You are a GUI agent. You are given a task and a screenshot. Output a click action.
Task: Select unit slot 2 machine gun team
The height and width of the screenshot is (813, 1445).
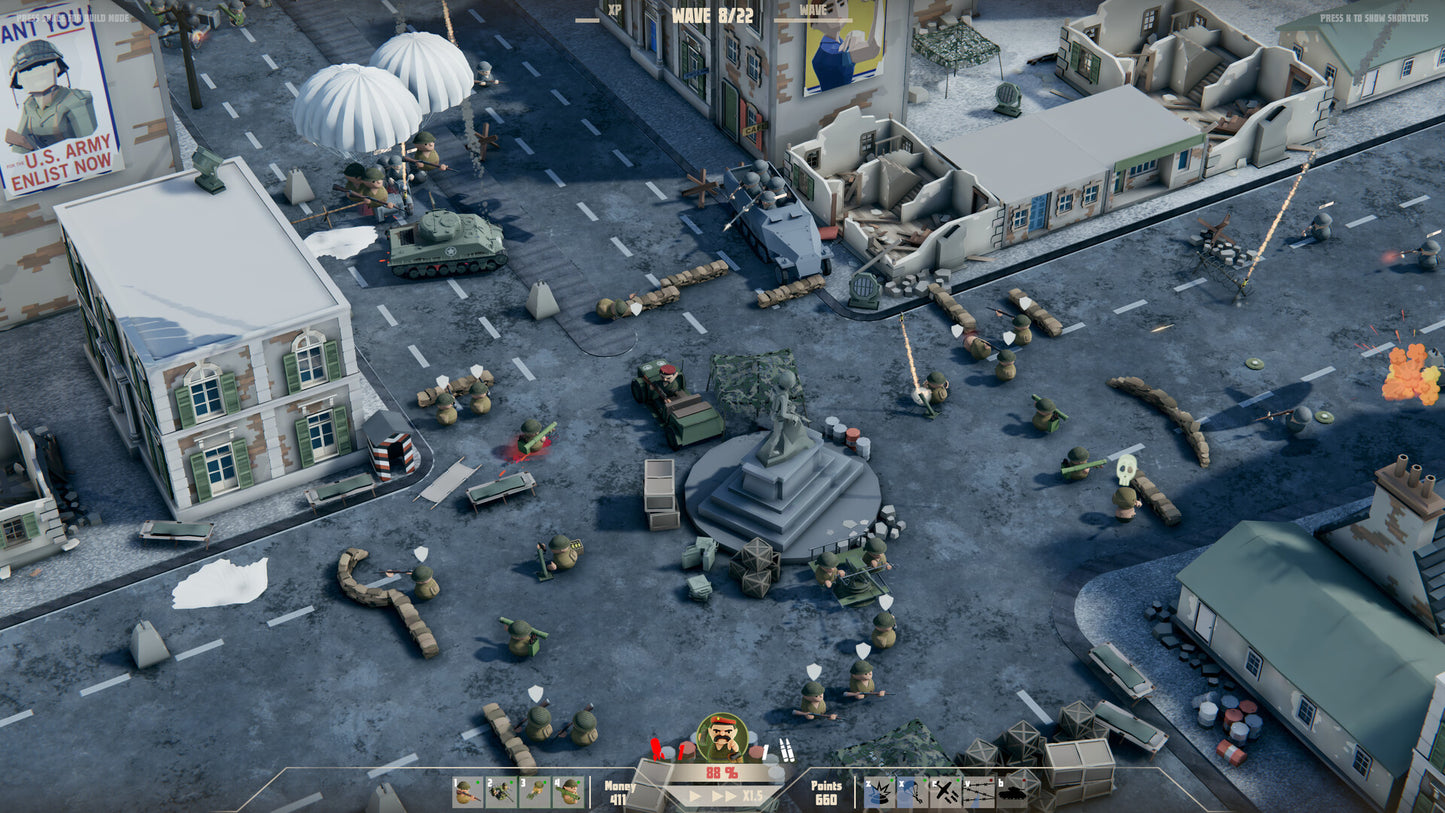tap(499, 793)
